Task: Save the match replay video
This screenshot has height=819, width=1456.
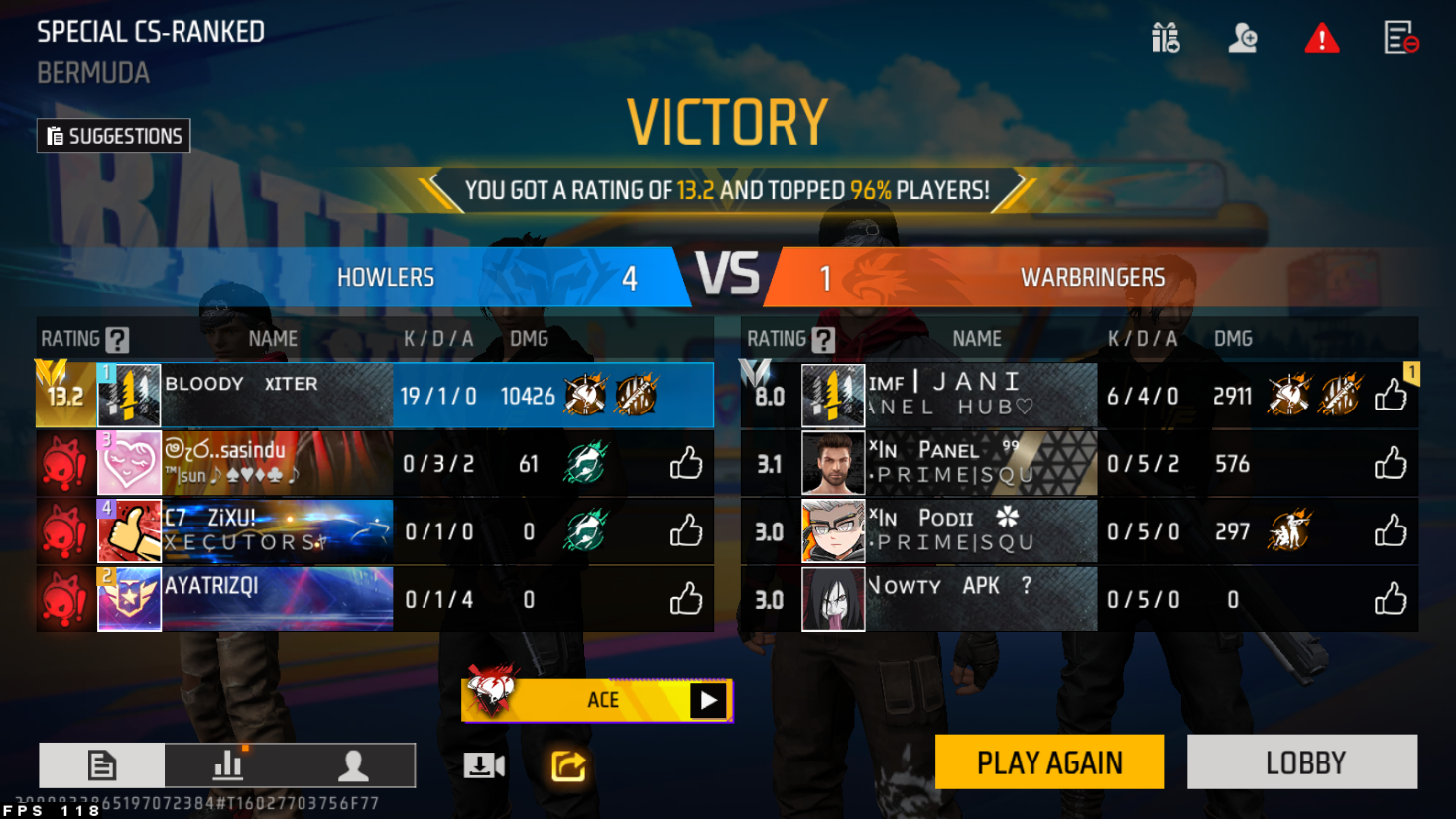Action: [484, 765]
